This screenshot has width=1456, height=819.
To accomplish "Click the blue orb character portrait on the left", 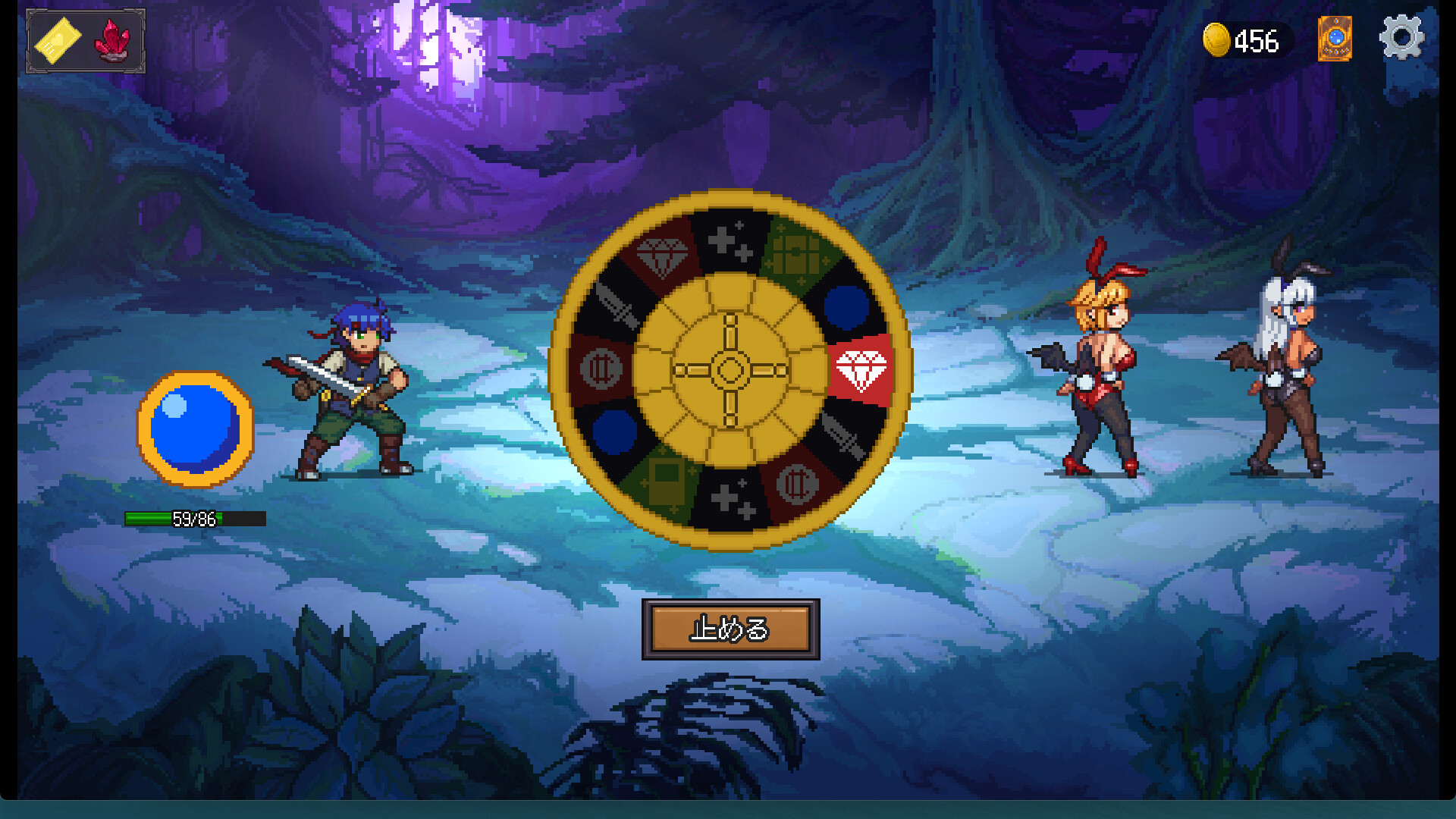I will pyautogui.click(x=196, y=425).
